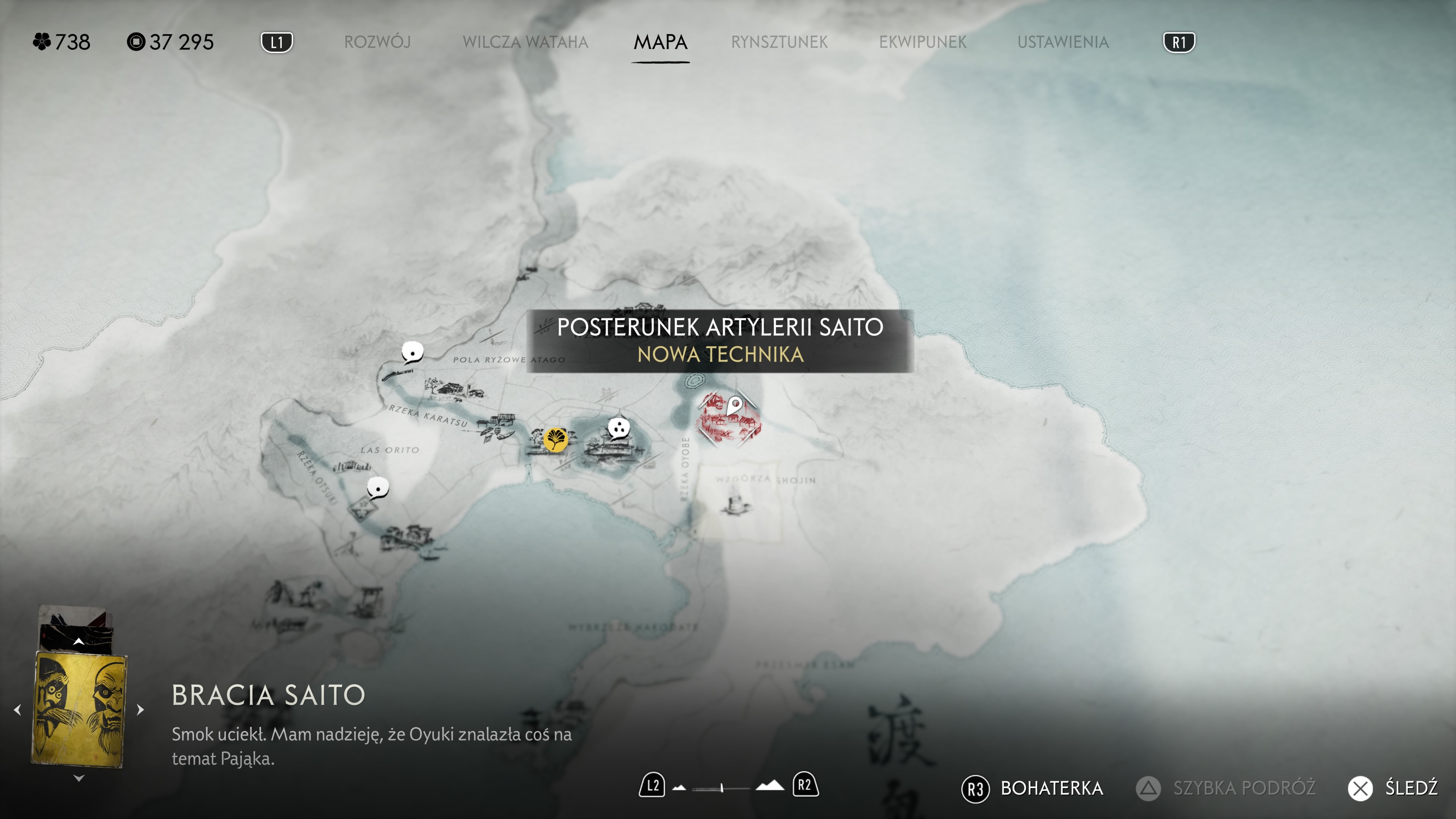Adjust the map zoom slider
This screenshot has height=819, width=1456.
point(722,788)
